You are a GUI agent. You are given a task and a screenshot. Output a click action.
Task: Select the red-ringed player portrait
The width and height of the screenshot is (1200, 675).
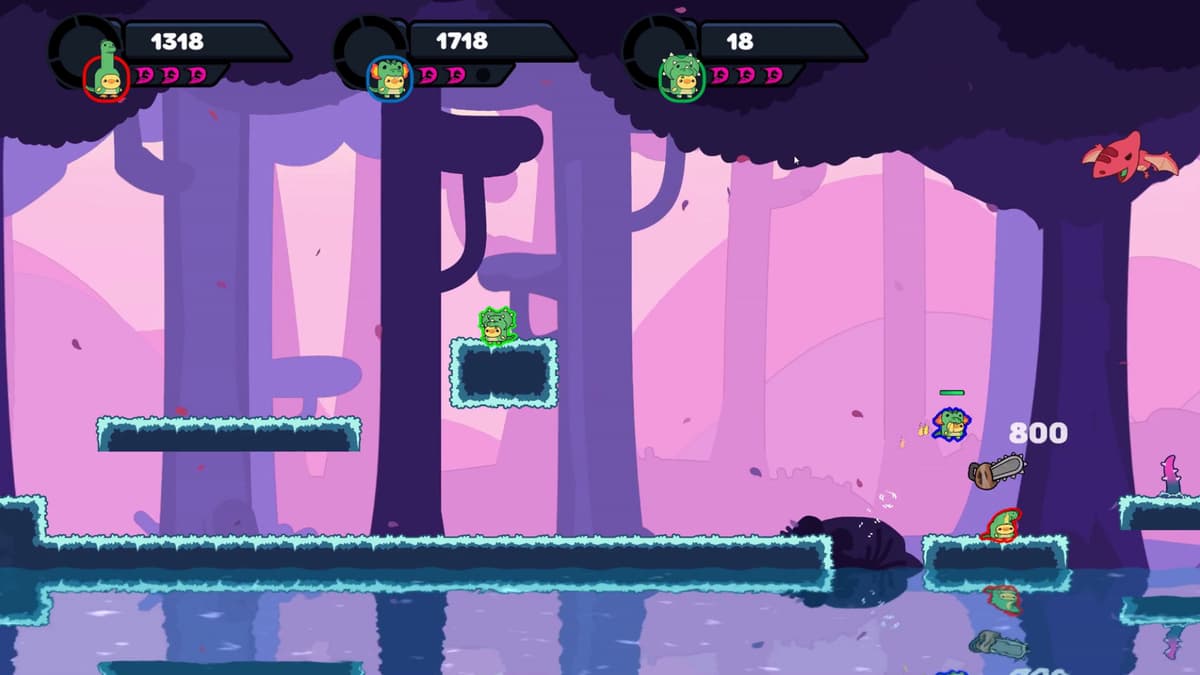pyautogui.click(x=106, y=77)
